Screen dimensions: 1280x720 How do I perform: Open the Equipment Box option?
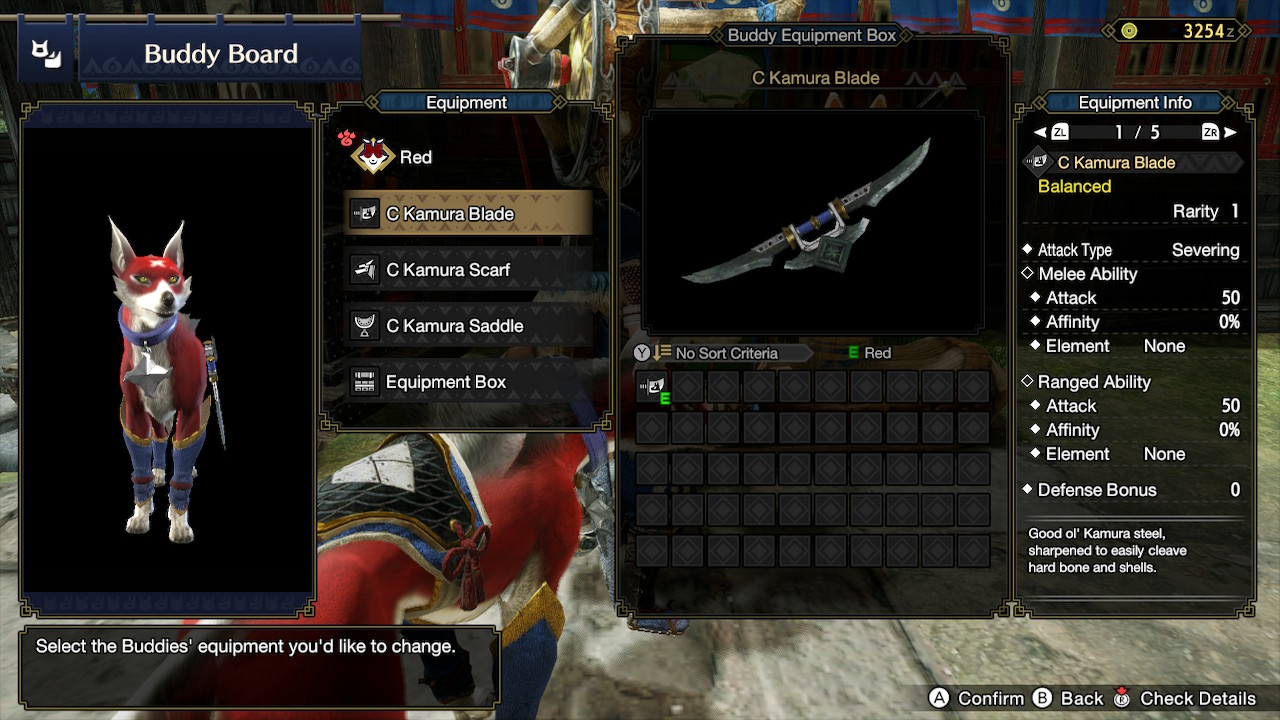pyautogui.click(x=467, y=382)
